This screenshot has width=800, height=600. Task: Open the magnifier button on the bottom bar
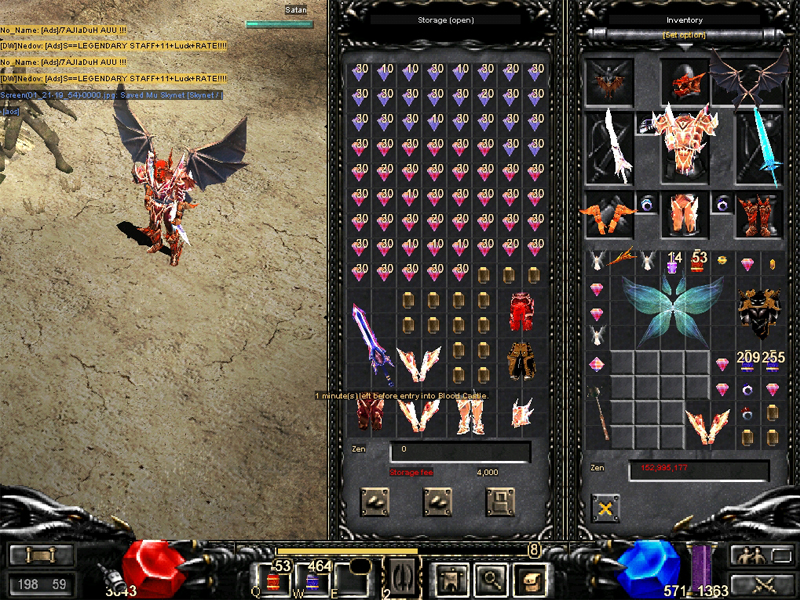click(x=489, y=579)
